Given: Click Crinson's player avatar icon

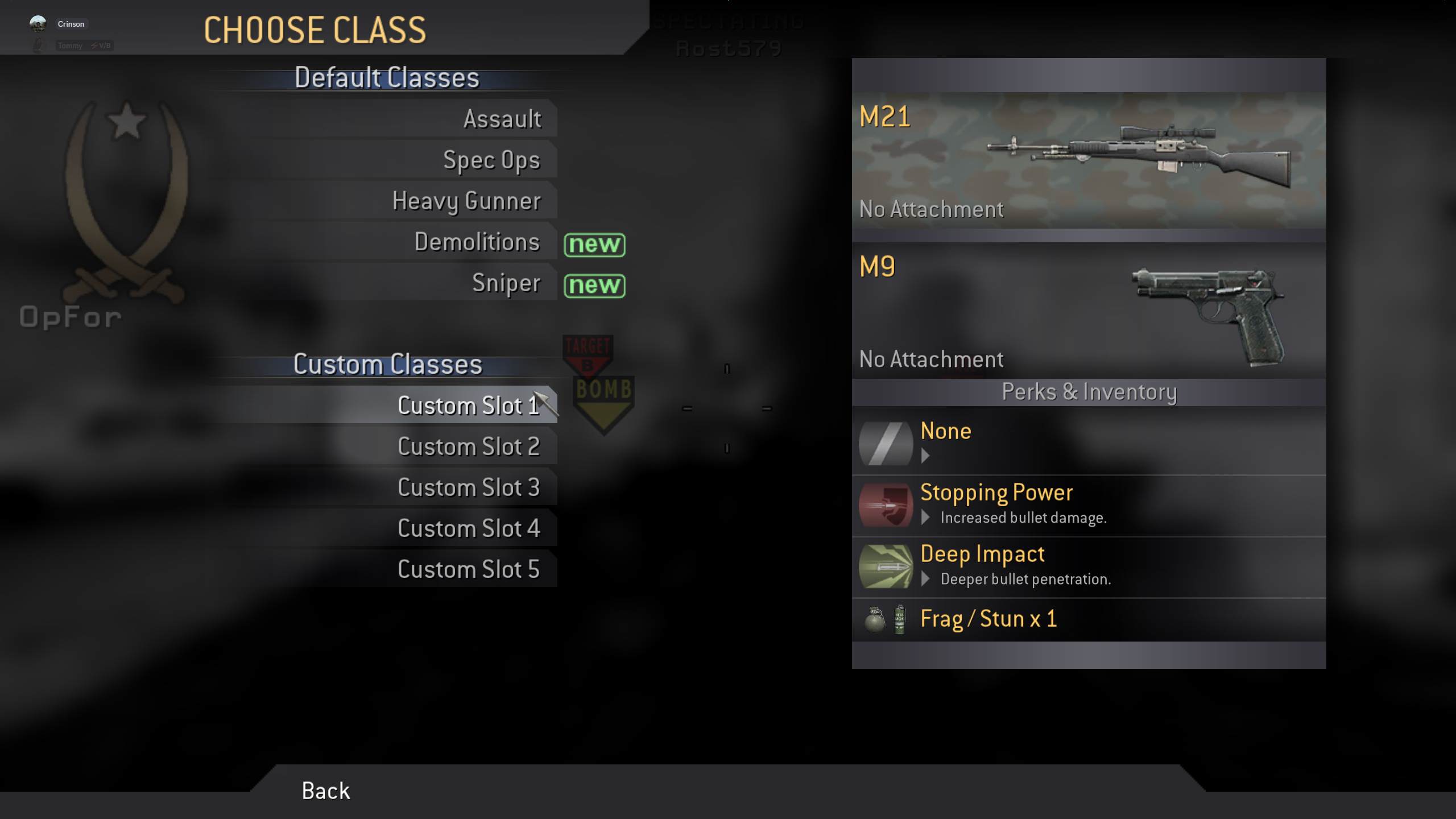Looking at the screenshot, I should click(38, 23).
